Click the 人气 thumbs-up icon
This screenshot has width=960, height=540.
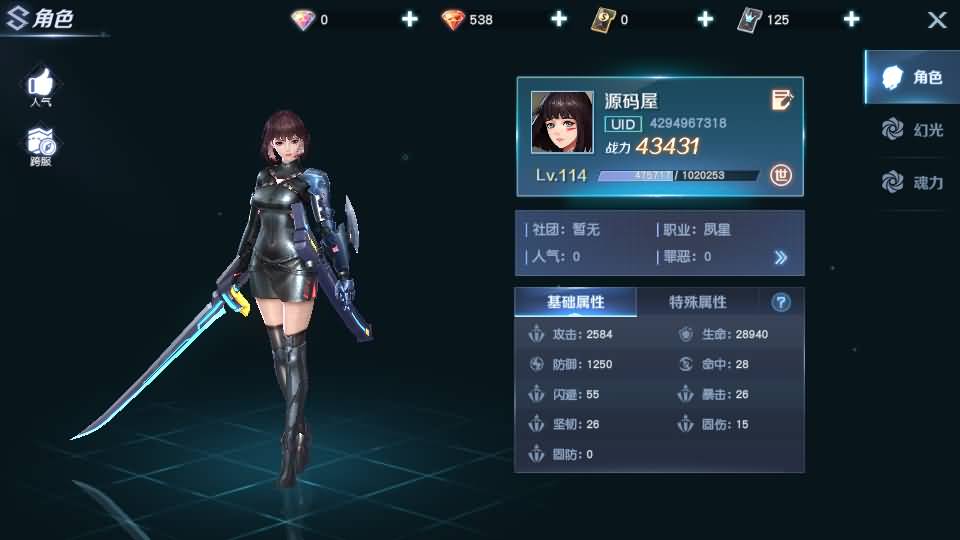pos(41,83)
